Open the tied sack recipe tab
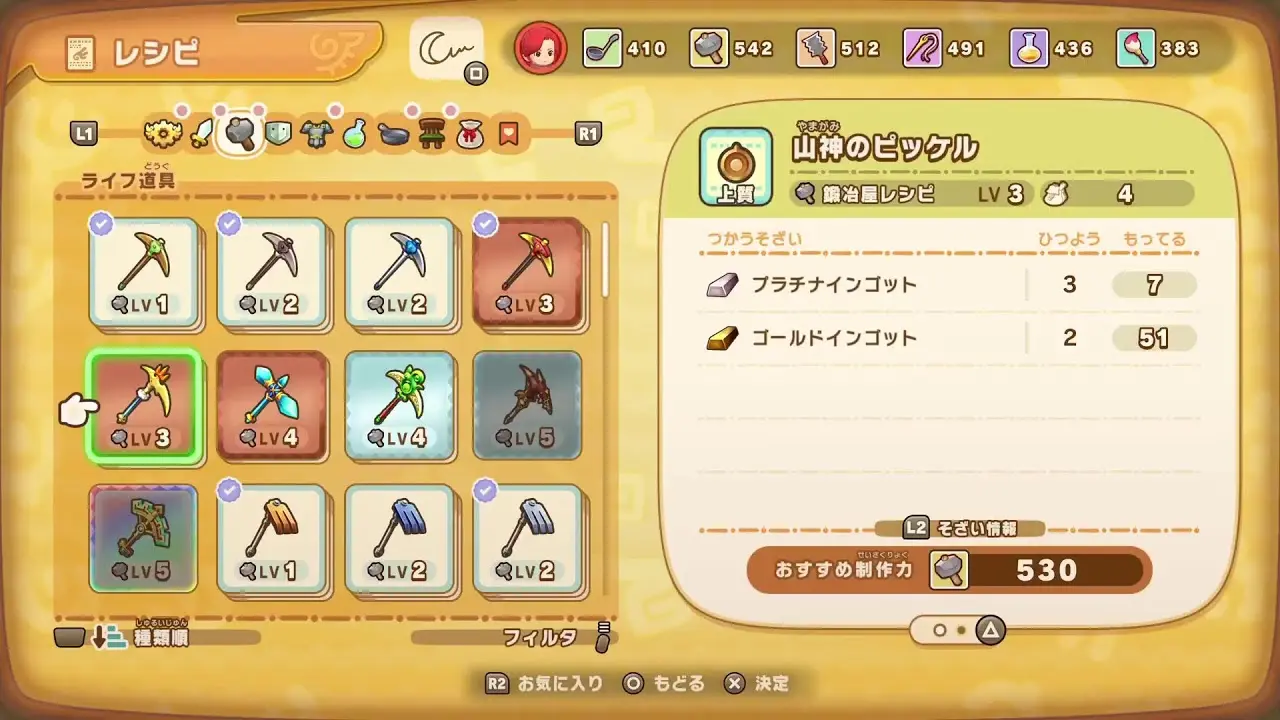1280x720 pixels. 470,133
